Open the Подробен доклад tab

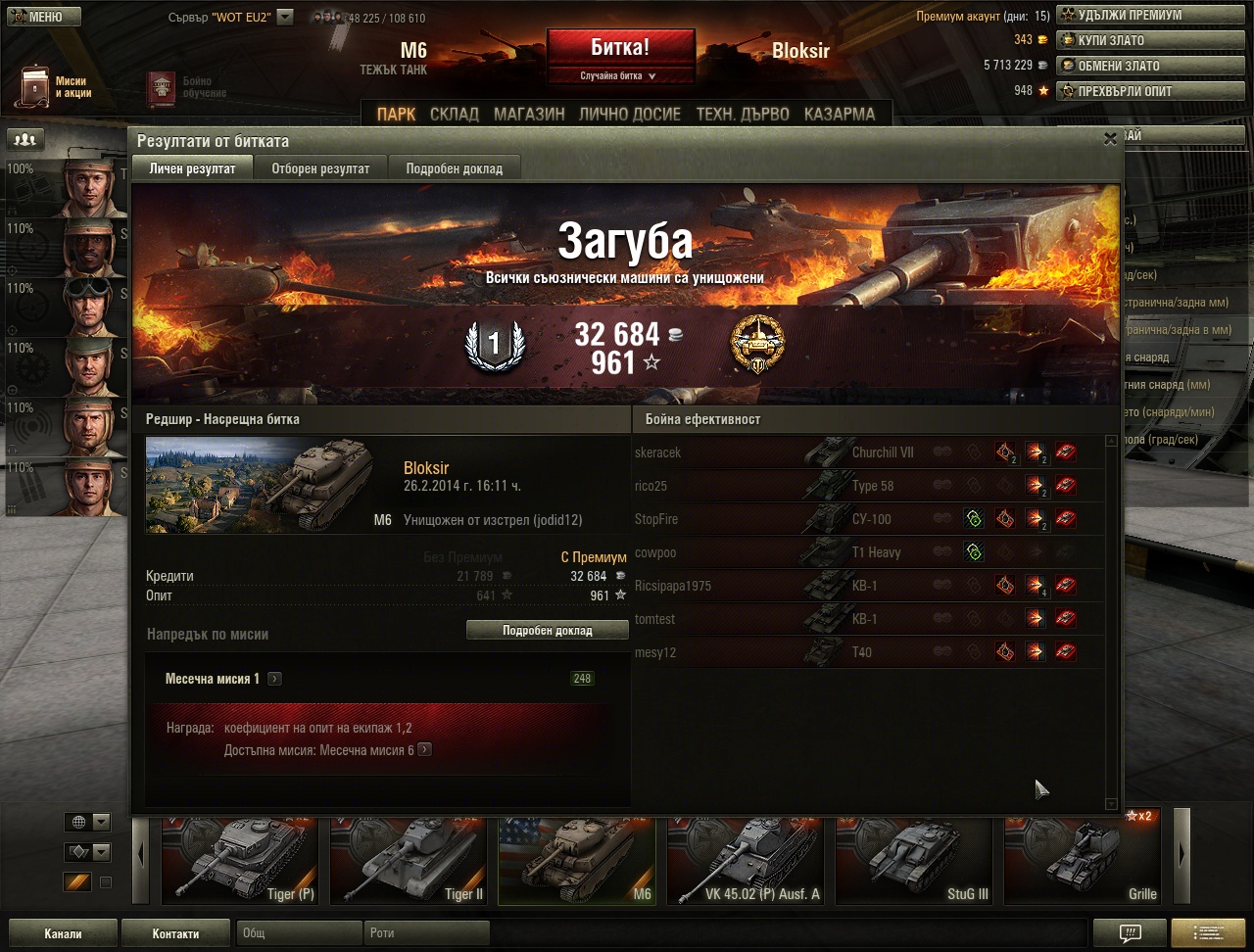(x=454, y=168)
